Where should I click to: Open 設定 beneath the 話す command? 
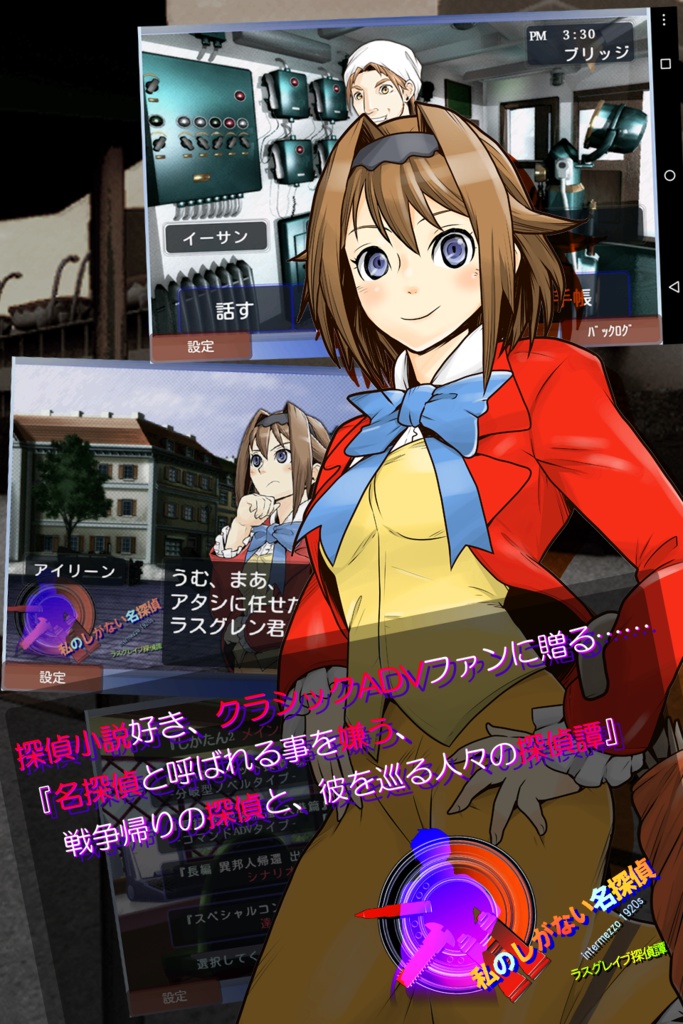tap(200, 347)
